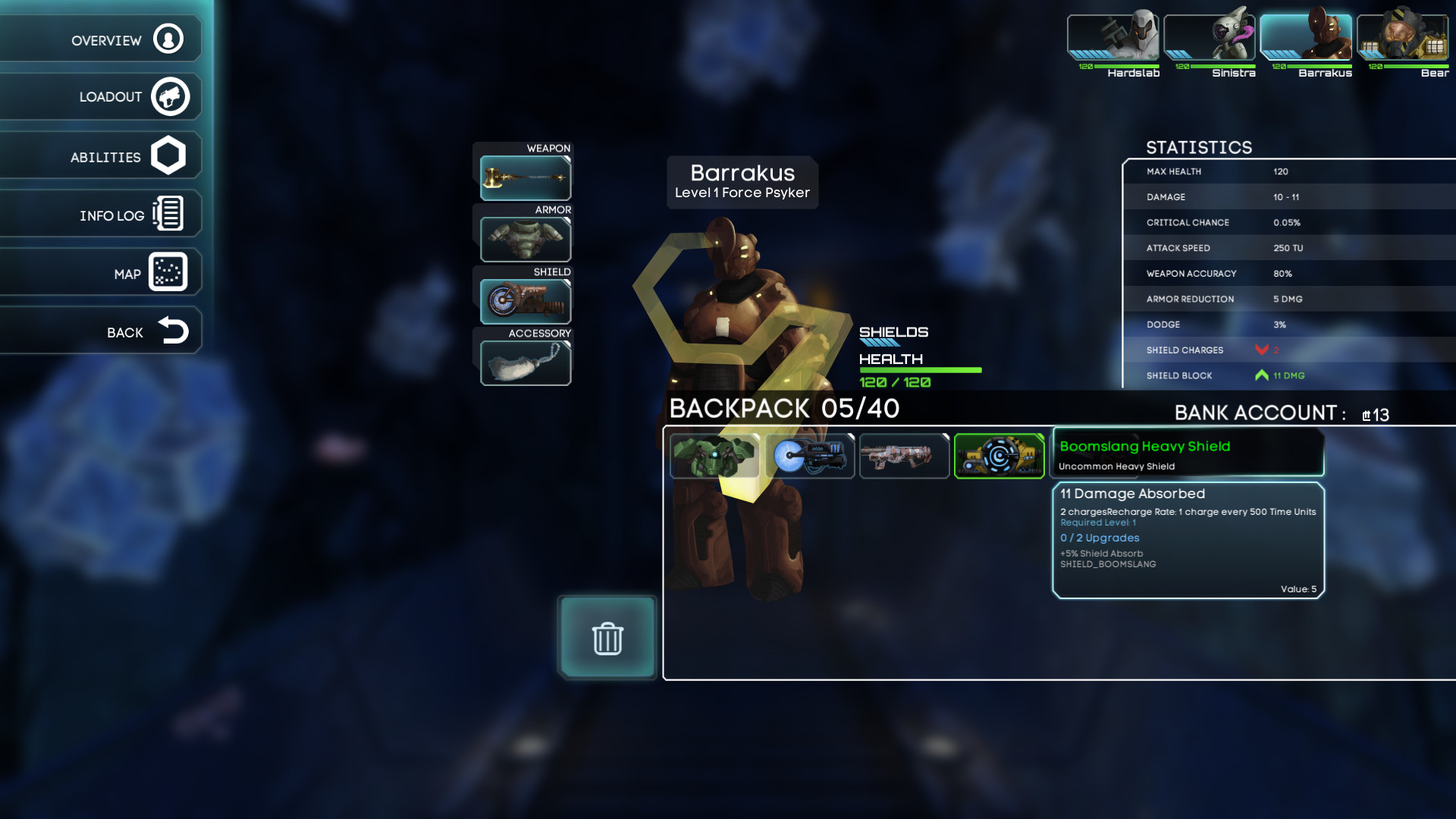Click Barrakus's green health bar

[x=920, y=371]
